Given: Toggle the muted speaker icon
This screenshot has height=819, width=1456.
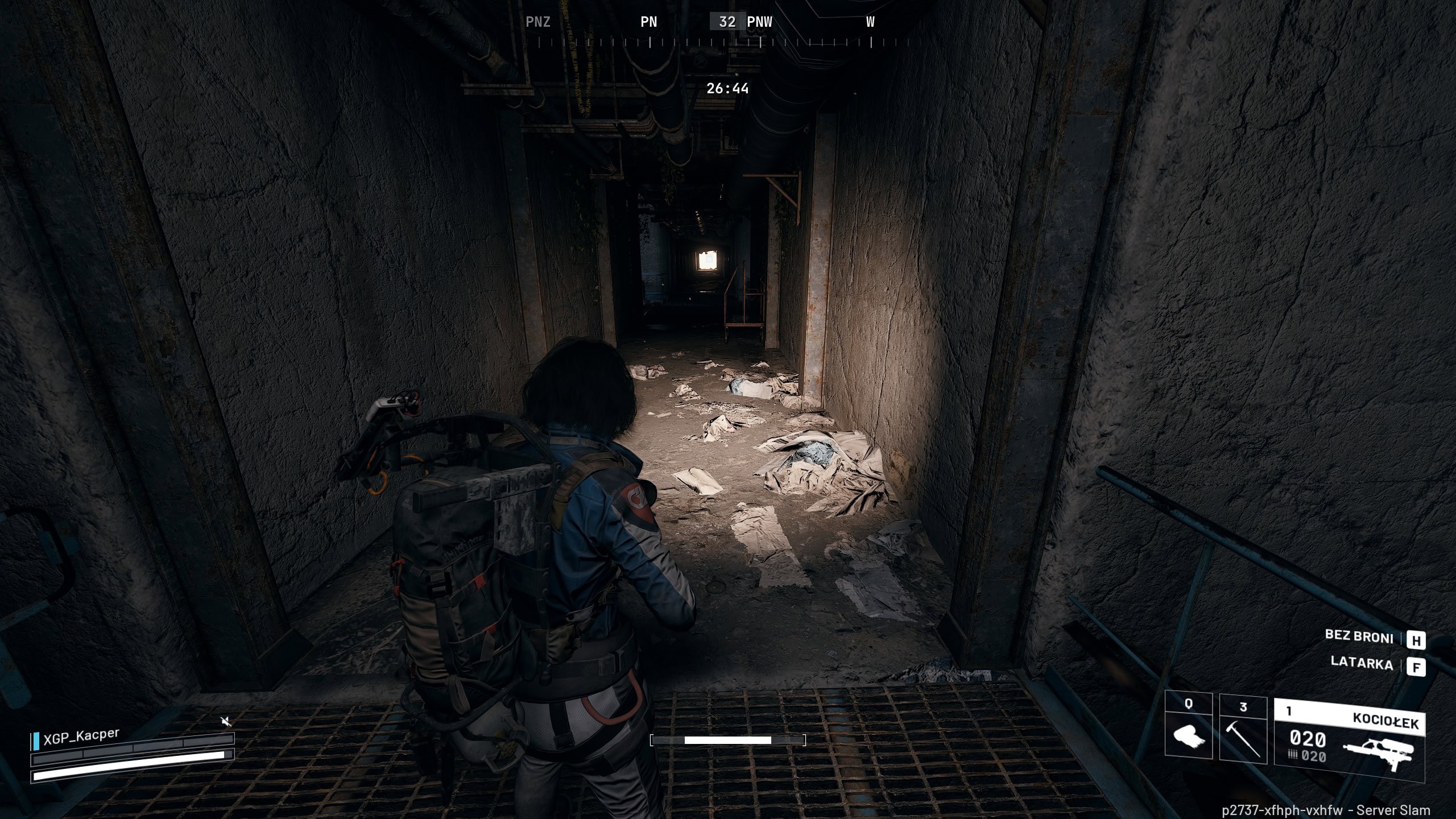Looking at the screenshot, I should (x=226, y=722).
